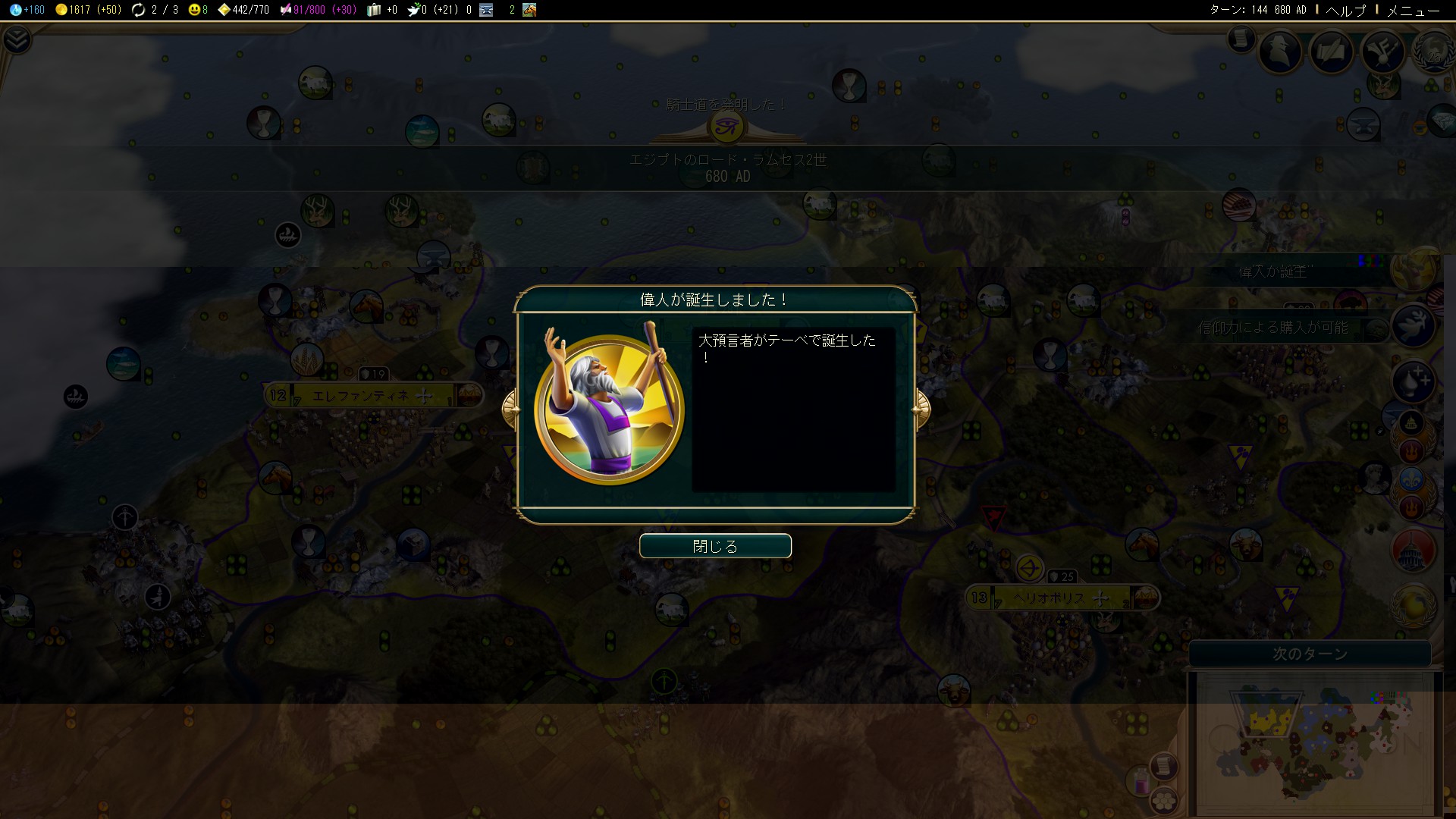
Task: Open the ヘルプ help page
Action: [1345, 10]
